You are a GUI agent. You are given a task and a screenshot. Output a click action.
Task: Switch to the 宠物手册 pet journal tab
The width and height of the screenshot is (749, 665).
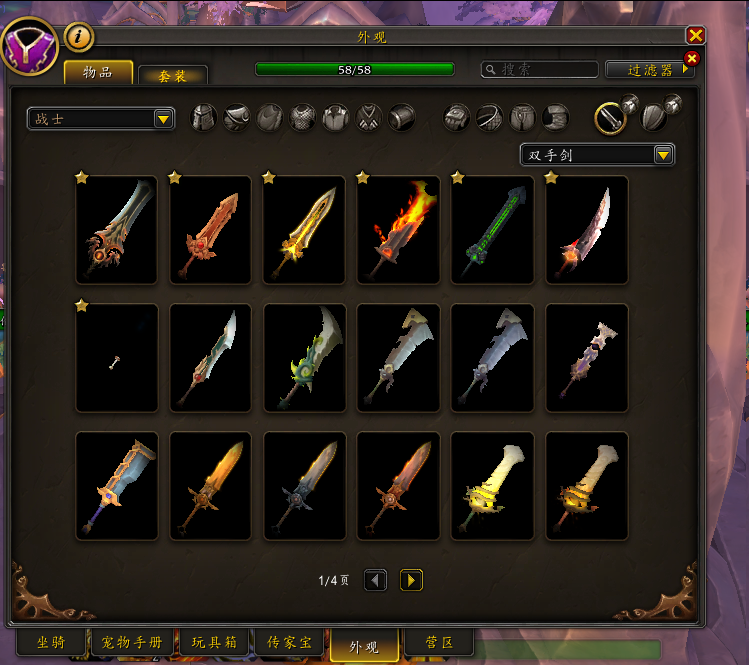[133, 642]
